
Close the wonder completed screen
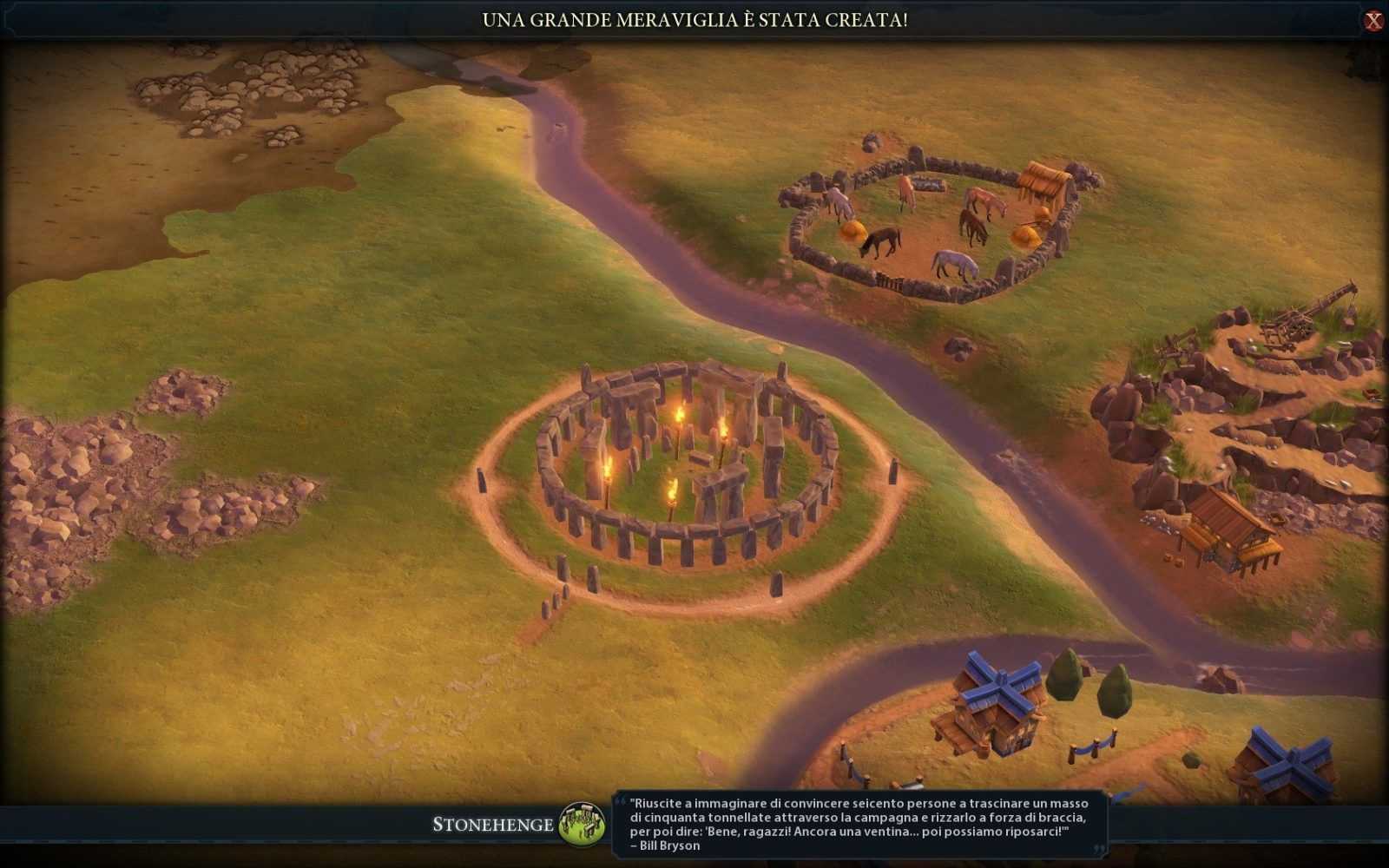point(1373,21)
